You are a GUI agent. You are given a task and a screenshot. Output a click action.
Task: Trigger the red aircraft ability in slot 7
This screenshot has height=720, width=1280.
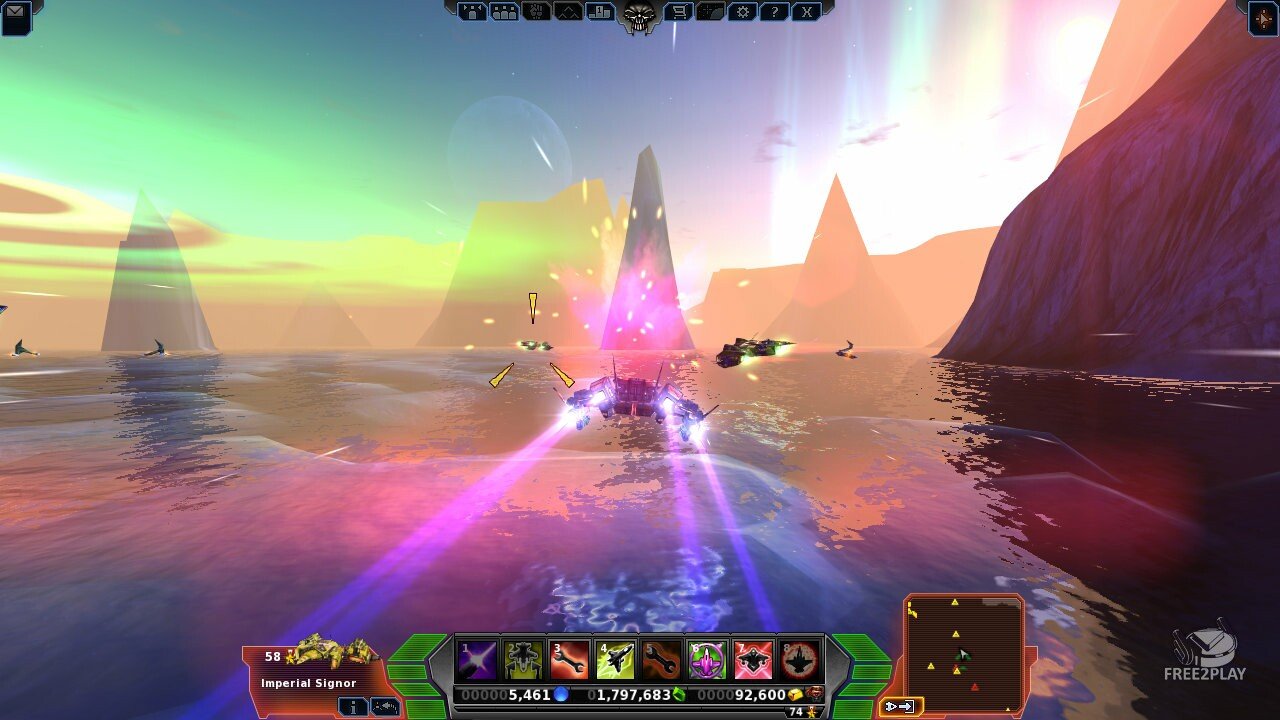[753, 660]
